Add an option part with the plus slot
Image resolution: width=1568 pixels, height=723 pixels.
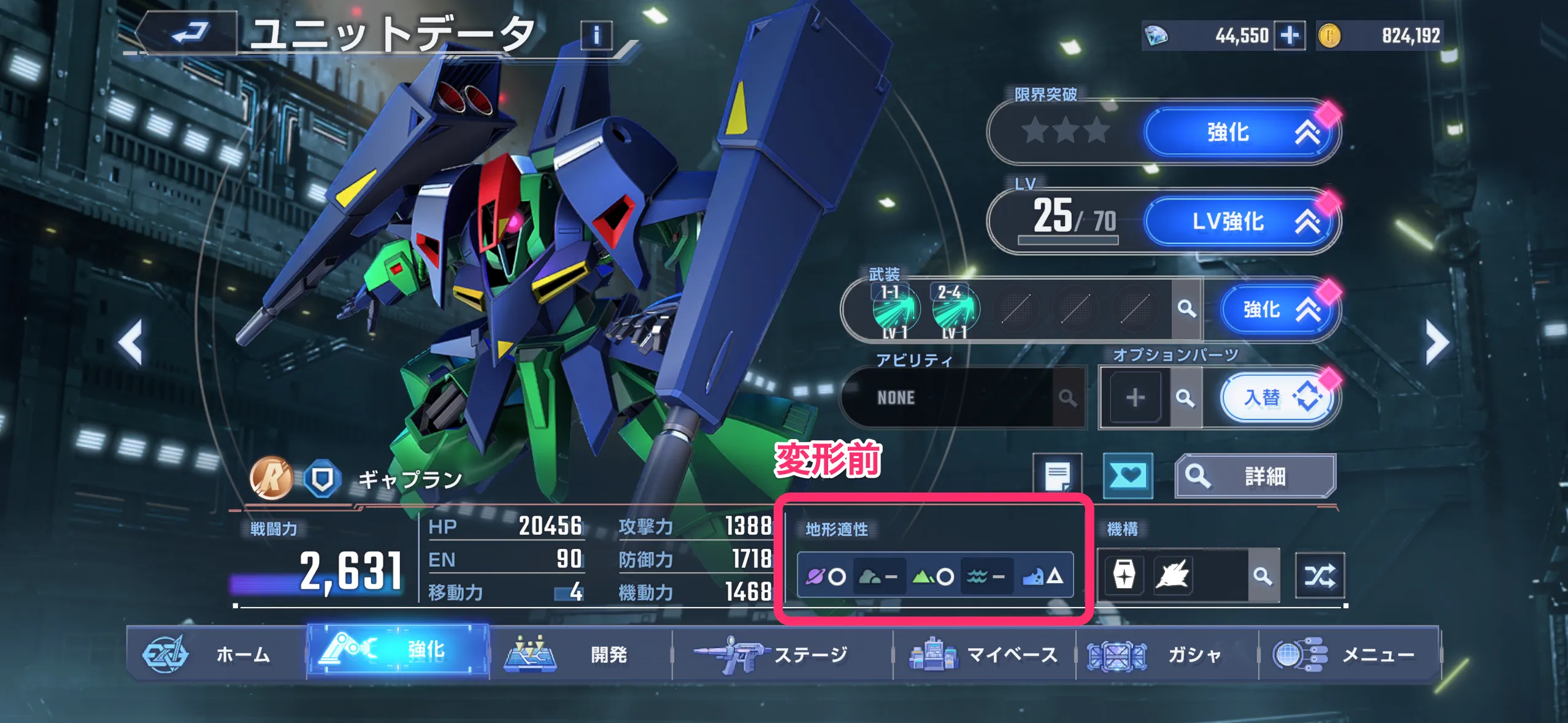coord(1135,397)
